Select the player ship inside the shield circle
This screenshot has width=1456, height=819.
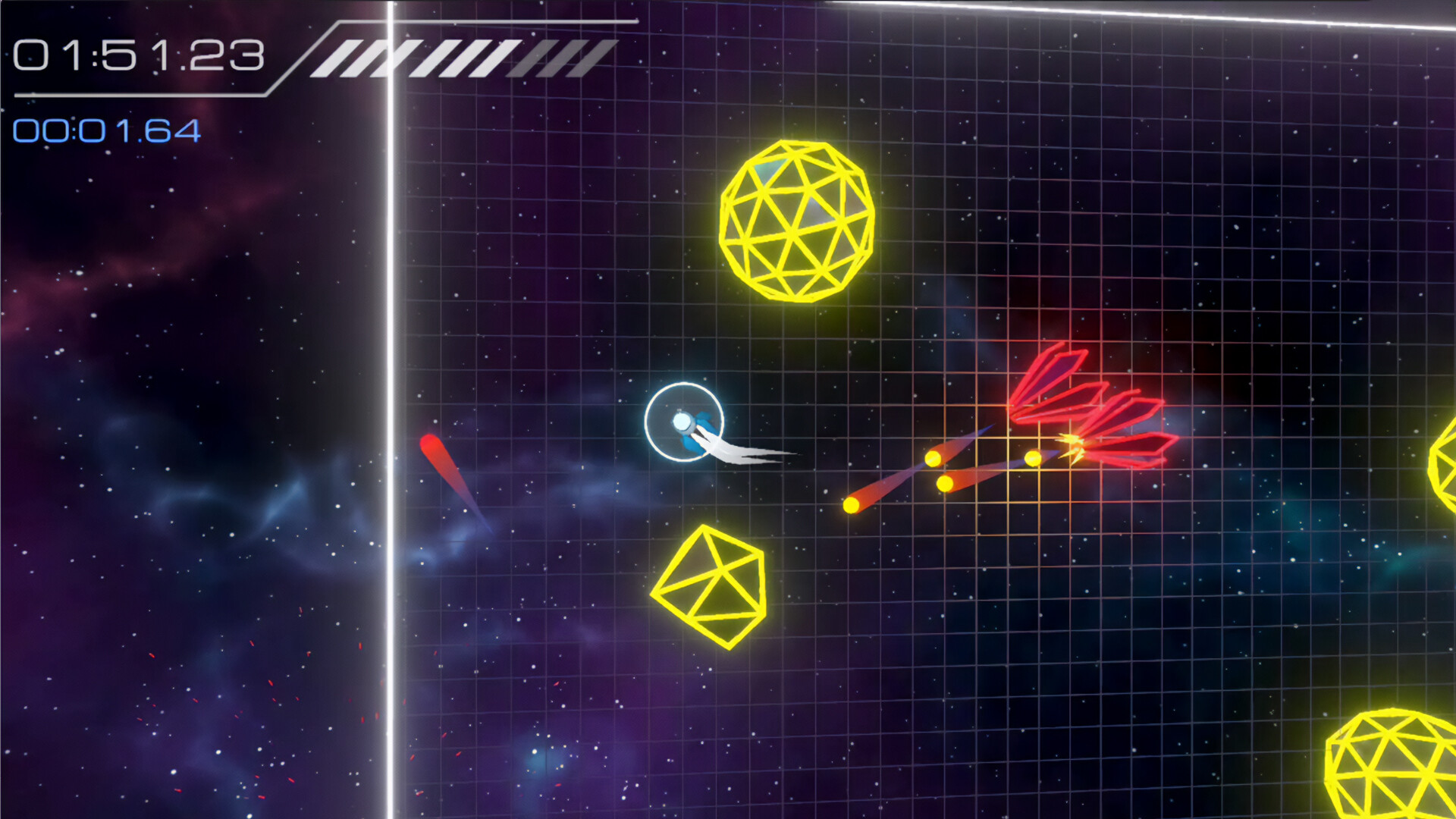click(x=682, y=421)
